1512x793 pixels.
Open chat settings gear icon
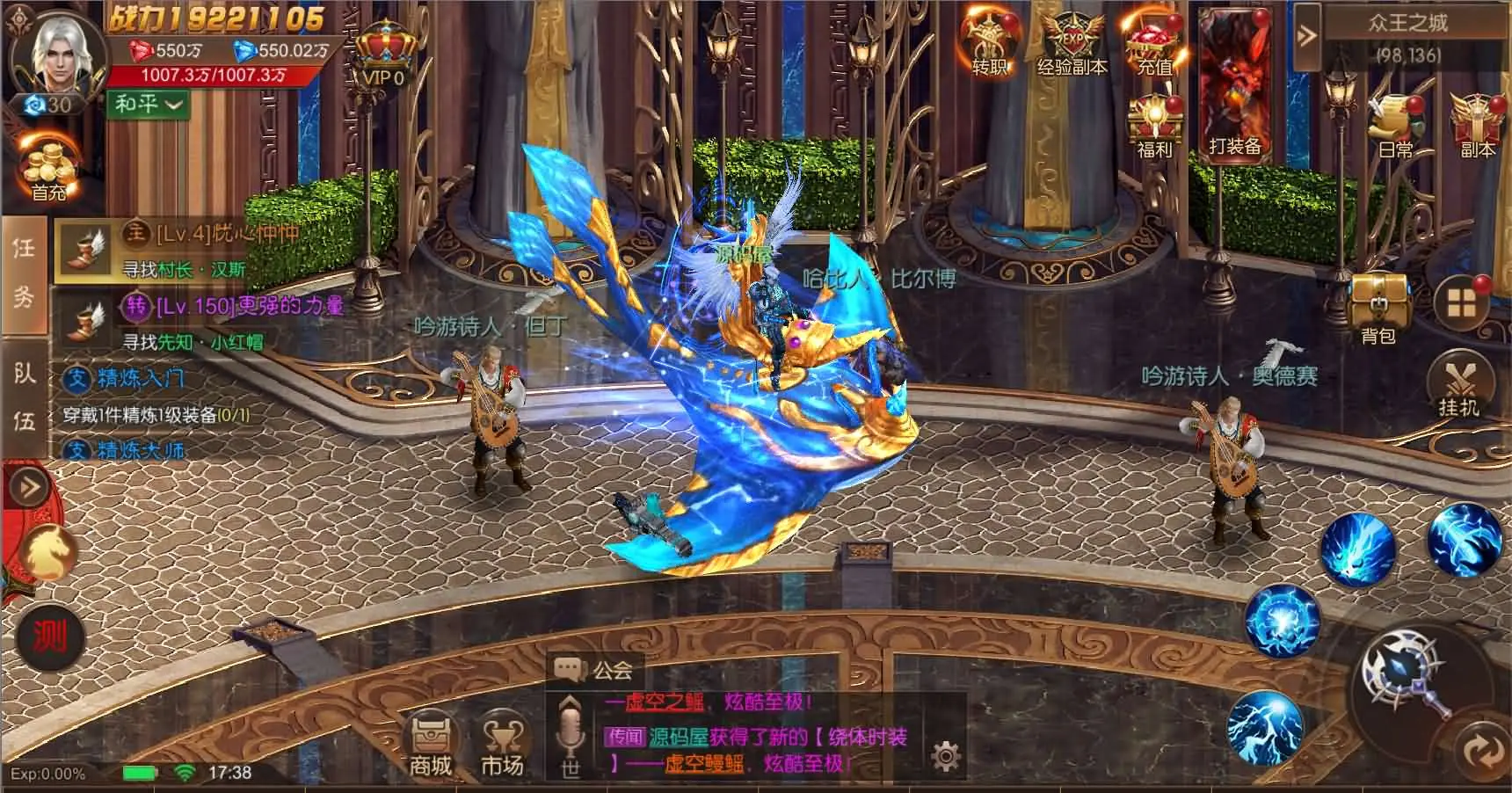pyautogui.click(x=945, y=756)
